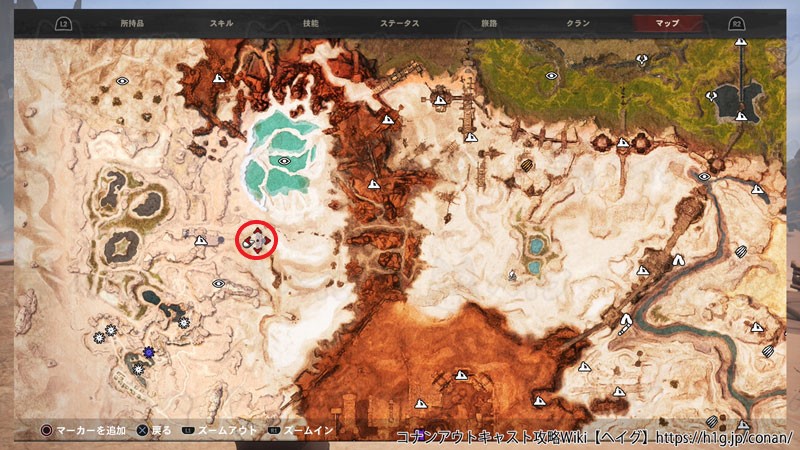Select the highlighted マップ tab
This screenshot has width=800, height=450.
[666, 22]
